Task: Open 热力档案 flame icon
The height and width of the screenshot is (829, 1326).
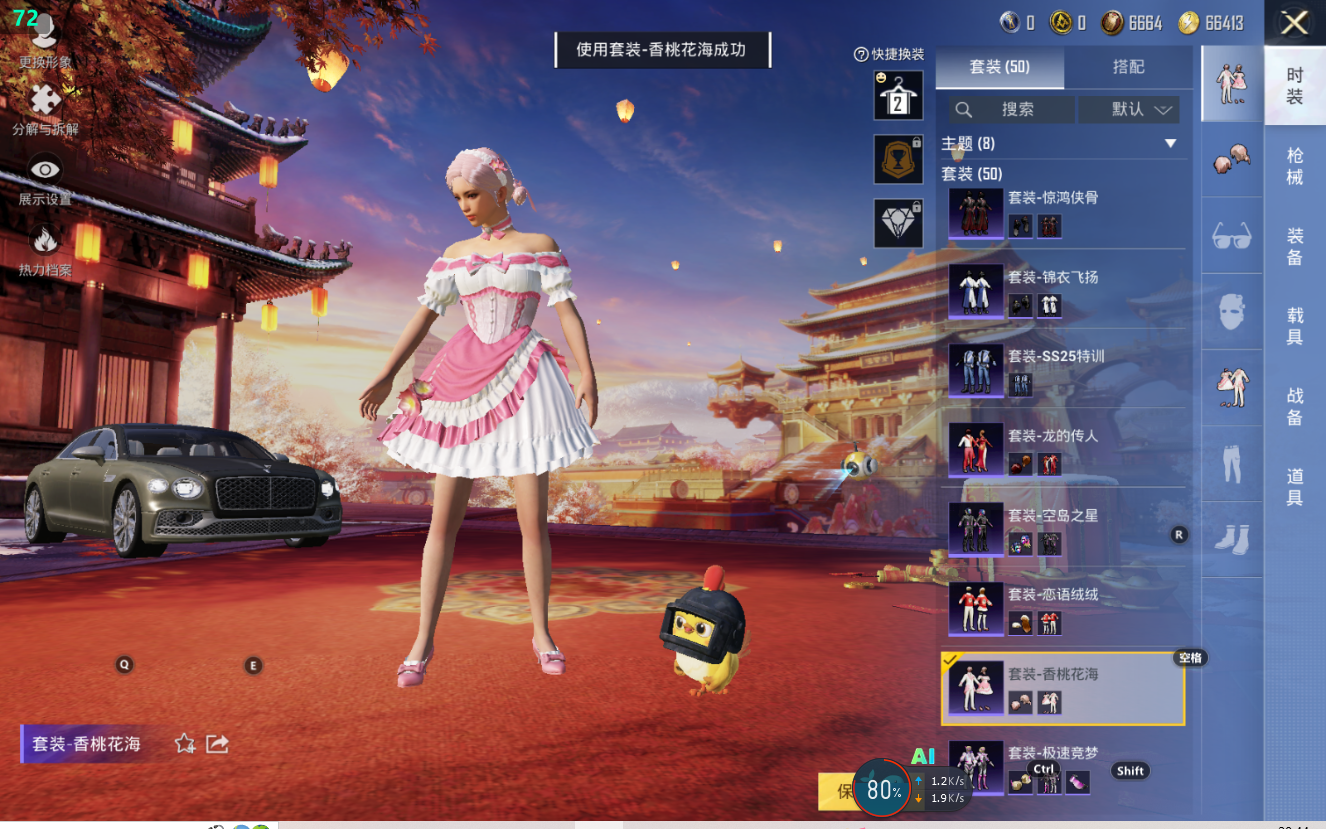Action: click(x=45, y=241)
